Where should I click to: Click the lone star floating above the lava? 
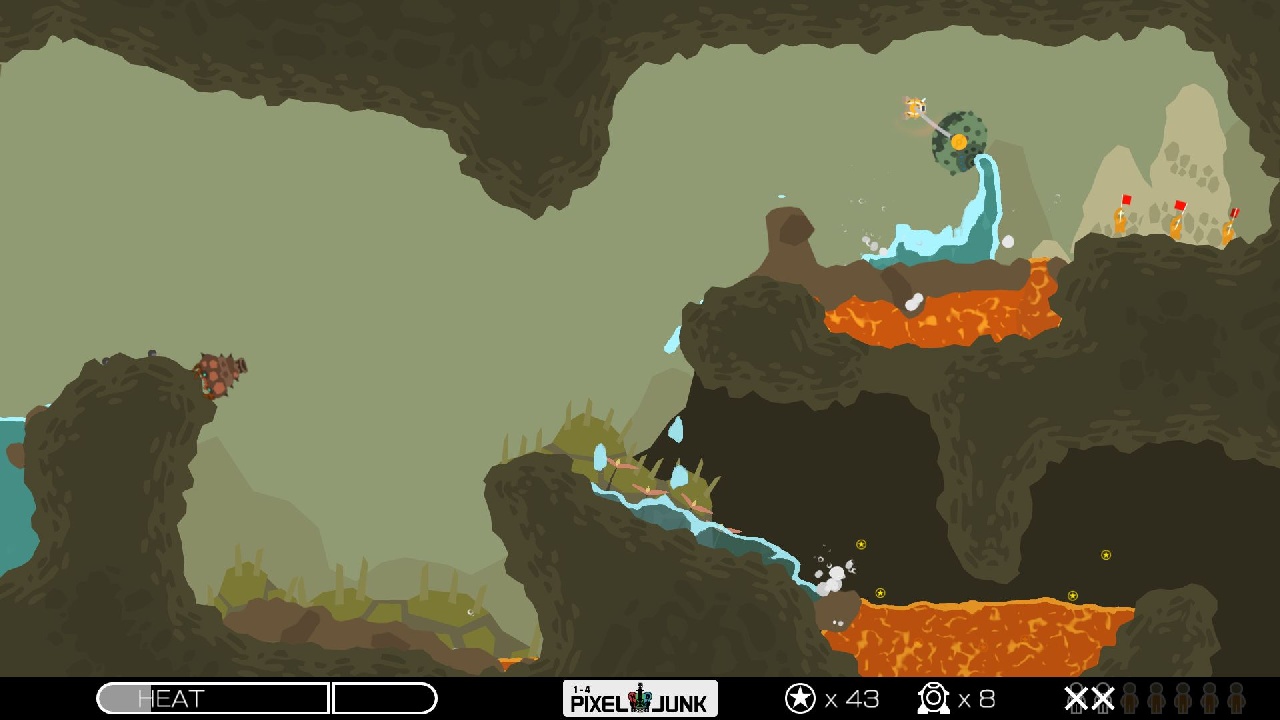coord(1105,555)
